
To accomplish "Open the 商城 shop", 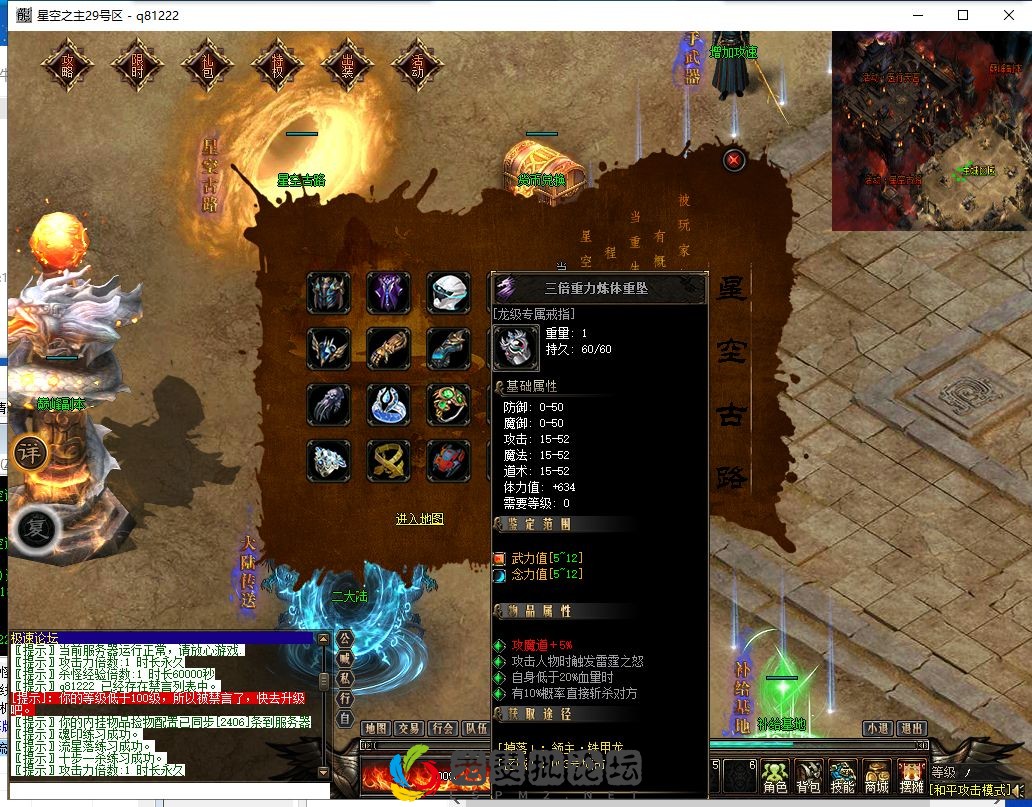I will coord(877,775).
